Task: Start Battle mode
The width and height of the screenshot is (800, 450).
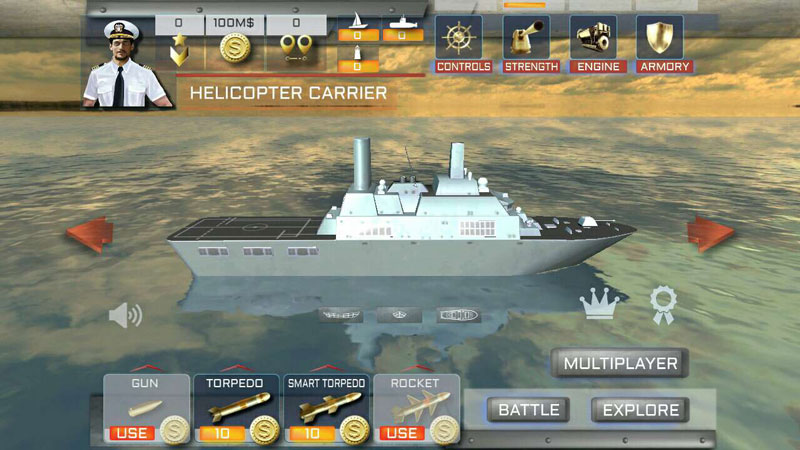Action: coord(528,410)
